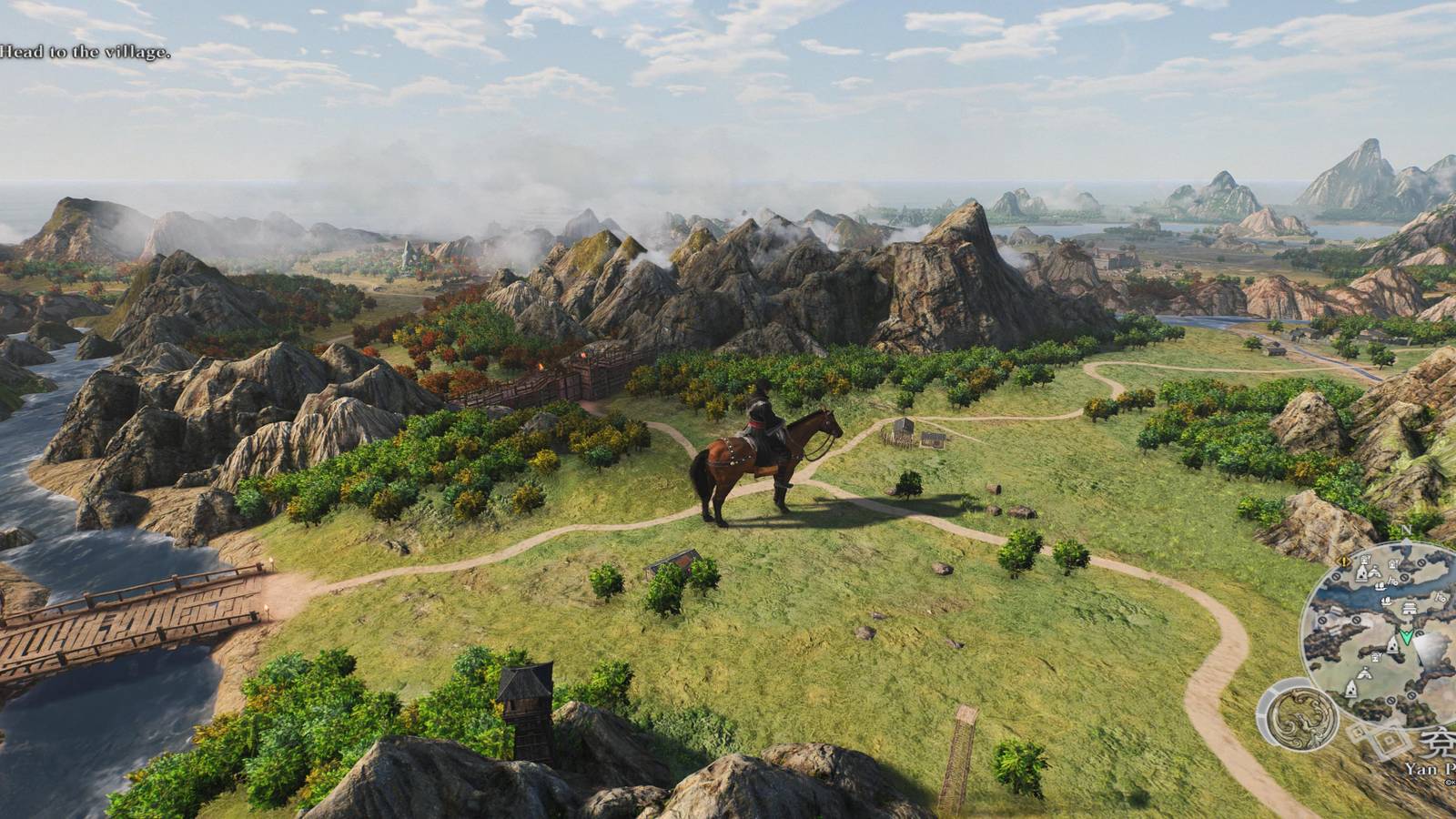Viewport: 1456px width, 819px height.
Task: Click the N compass indicator above the minimap
Action: tap(1407, 531)
